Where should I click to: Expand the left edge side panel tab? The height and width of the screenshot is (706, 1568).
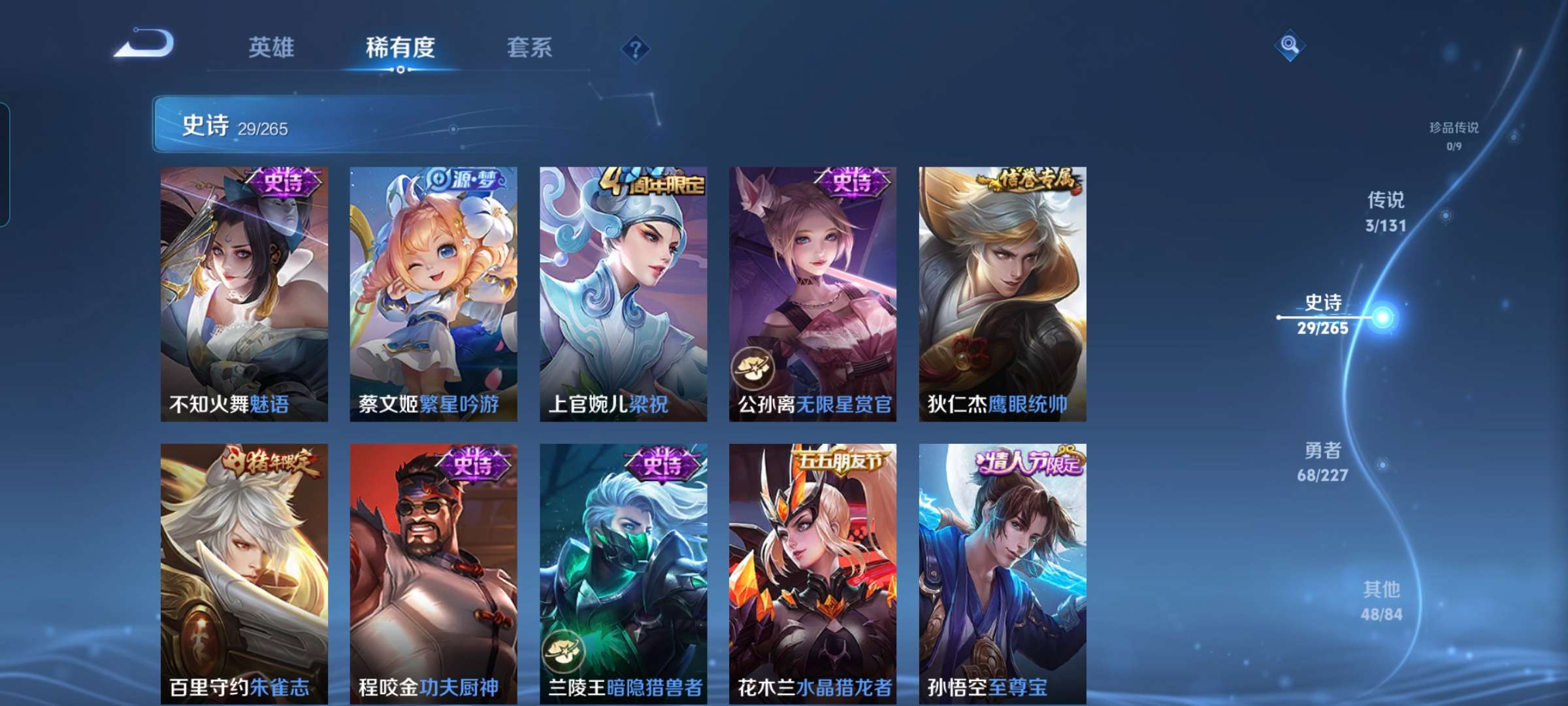coord(8,150)
